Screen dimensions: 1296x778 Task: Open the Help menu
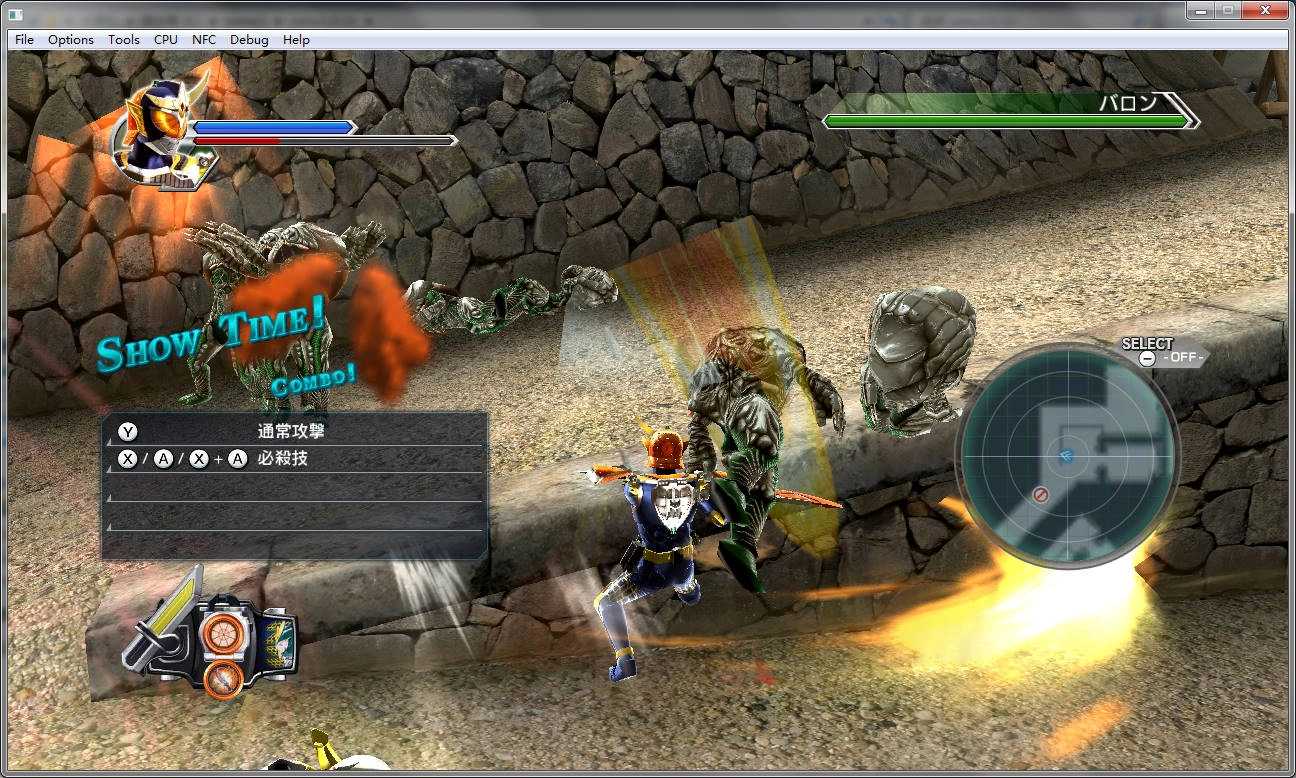coord(296,40)
